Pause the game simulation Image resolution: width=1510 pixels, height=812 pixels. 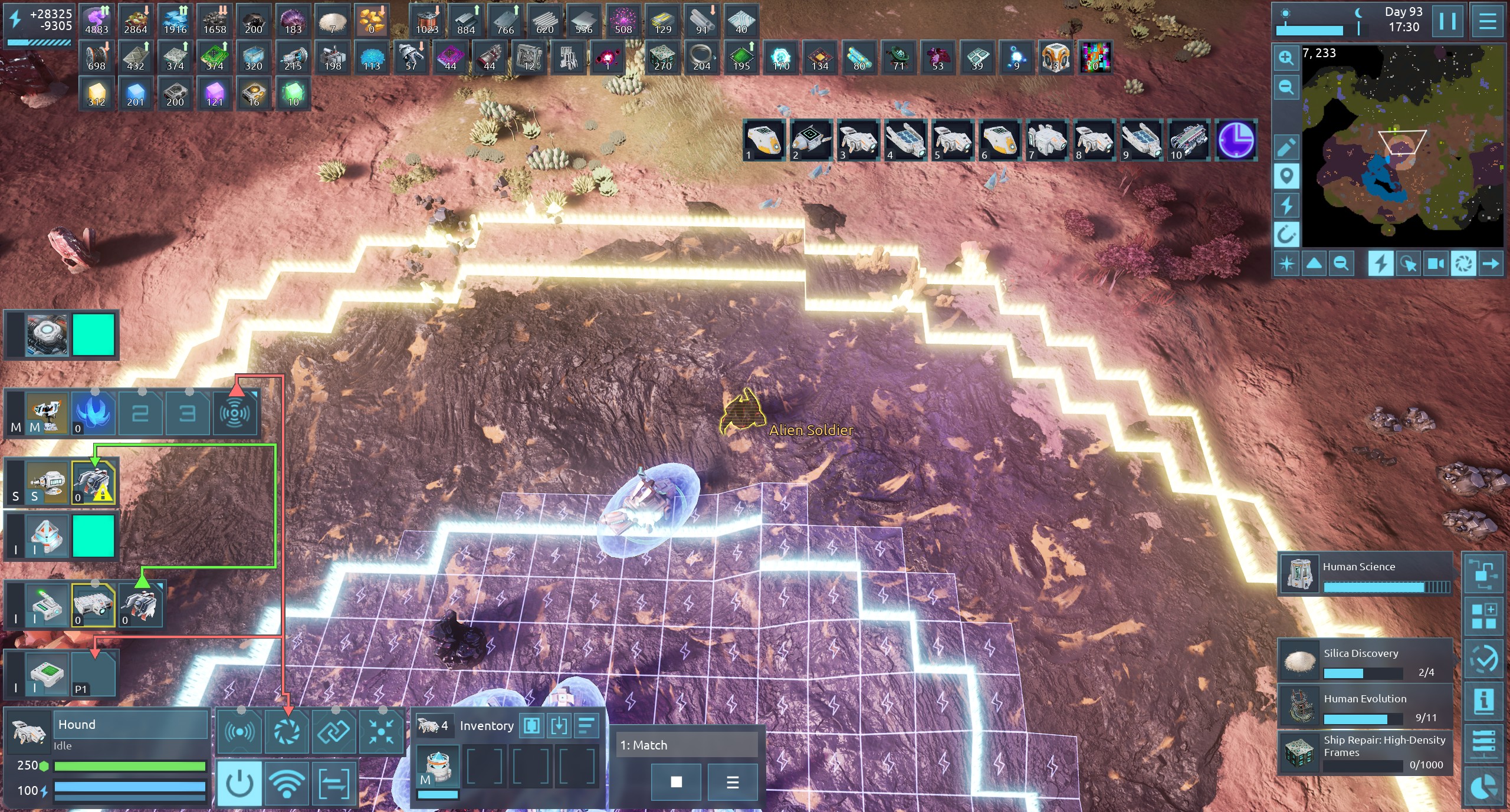point(1447,21)
